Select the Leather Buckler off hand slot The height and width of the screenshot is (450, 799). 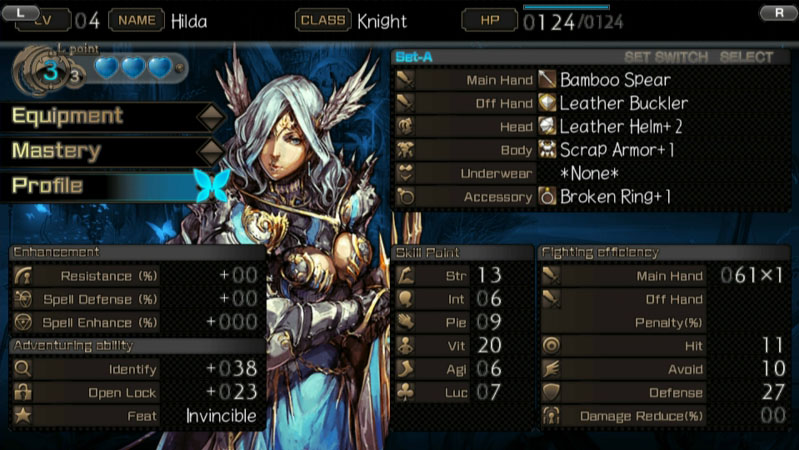(x=624, y=103)
